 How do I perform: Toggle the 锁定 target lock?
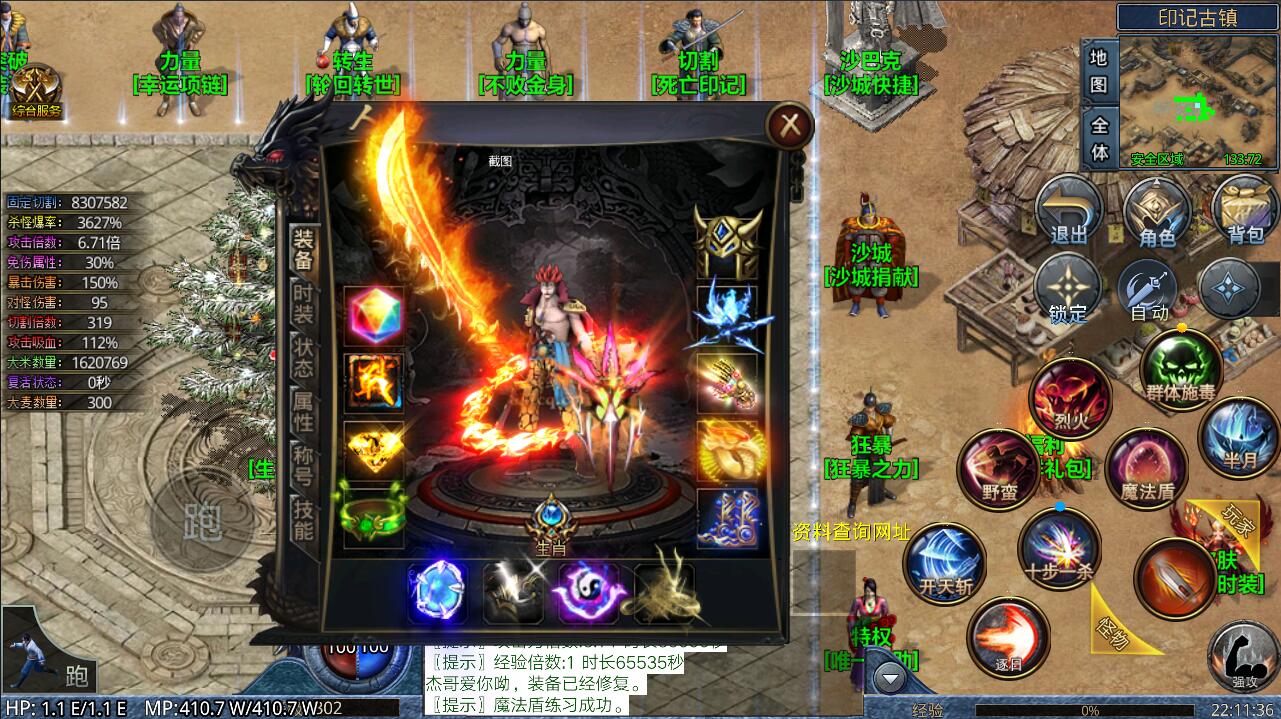[x=1068, y=291]
